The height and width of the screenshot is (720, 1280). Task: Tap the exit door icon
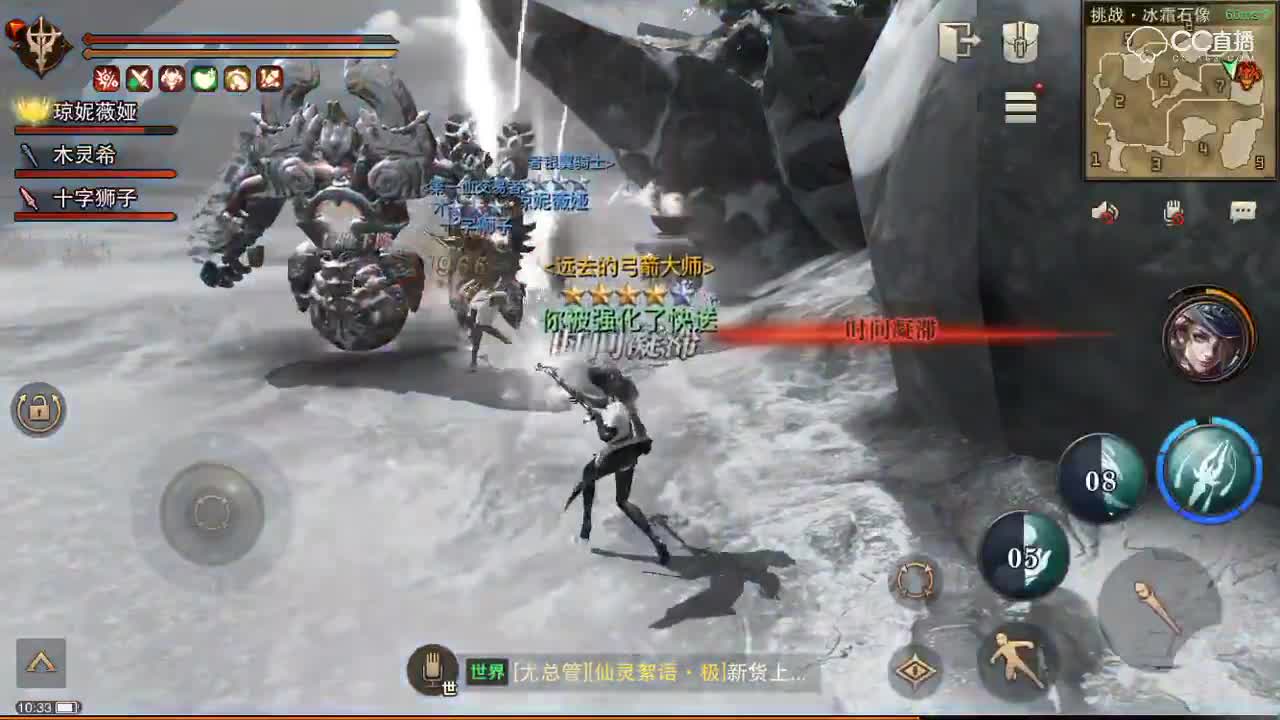coord(960,38)
